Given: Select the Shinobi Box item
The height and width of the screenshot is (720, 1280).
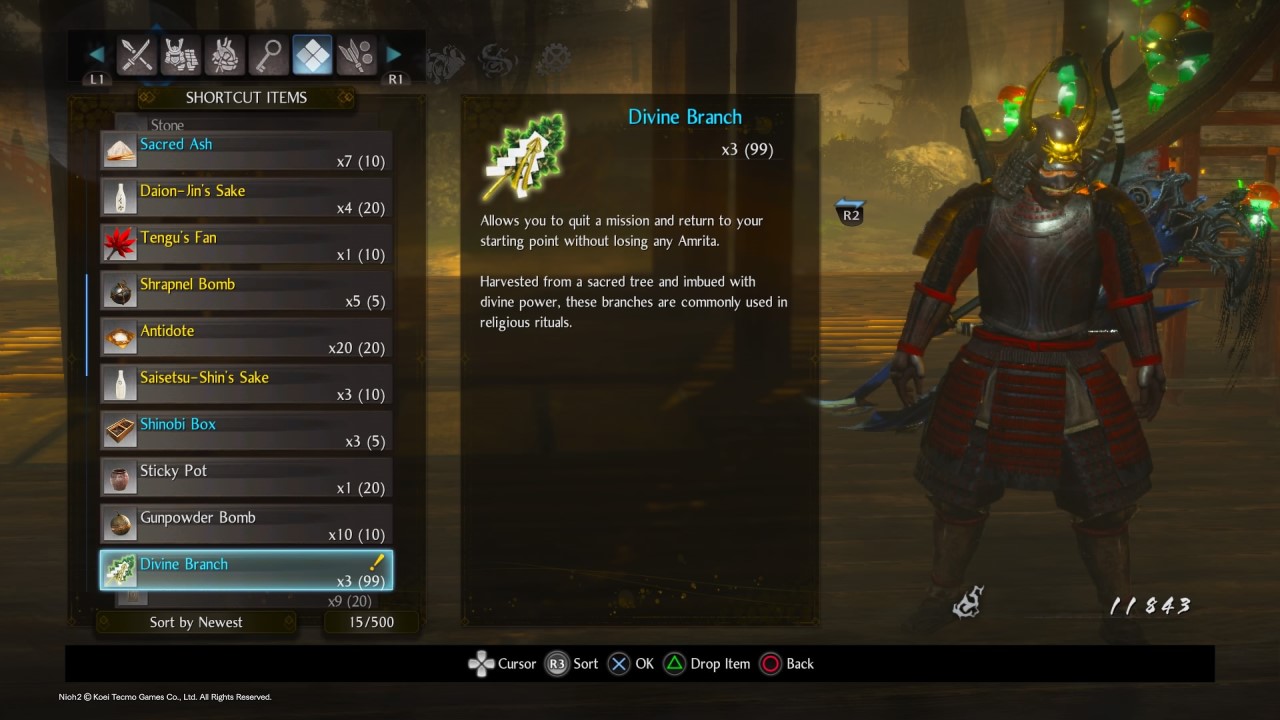Looking at the screenshot, I should (246, 431).
